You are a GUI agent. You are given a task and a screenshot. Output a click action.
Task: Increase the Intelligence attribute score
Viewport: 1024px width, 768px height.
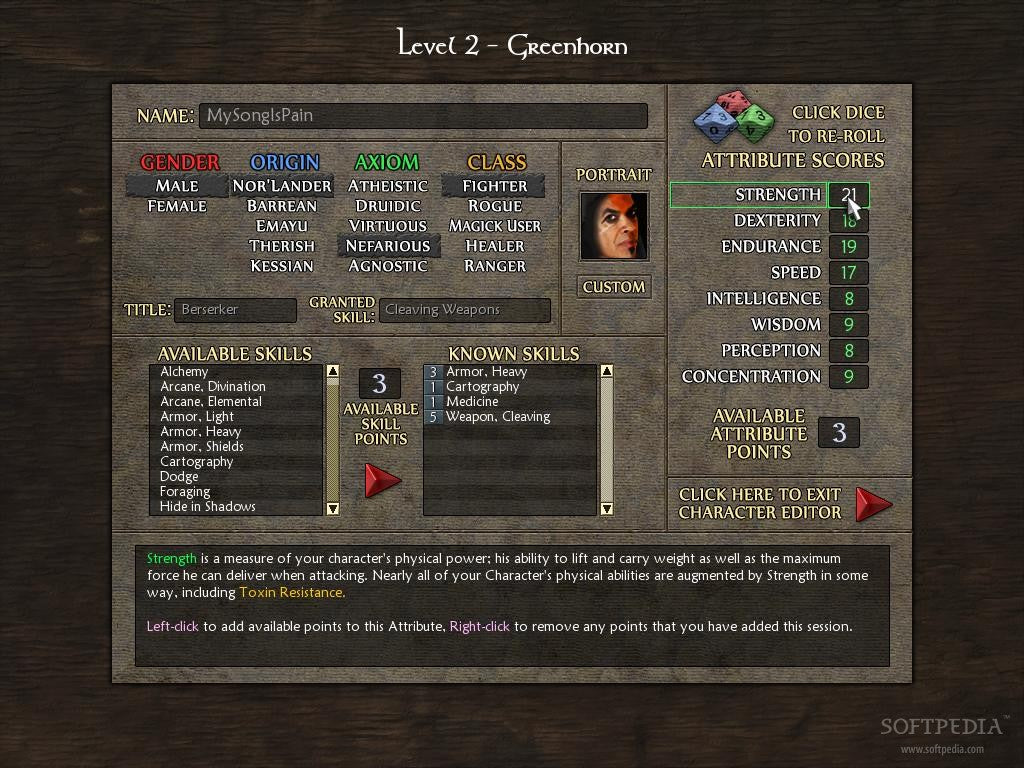point(848,299)
